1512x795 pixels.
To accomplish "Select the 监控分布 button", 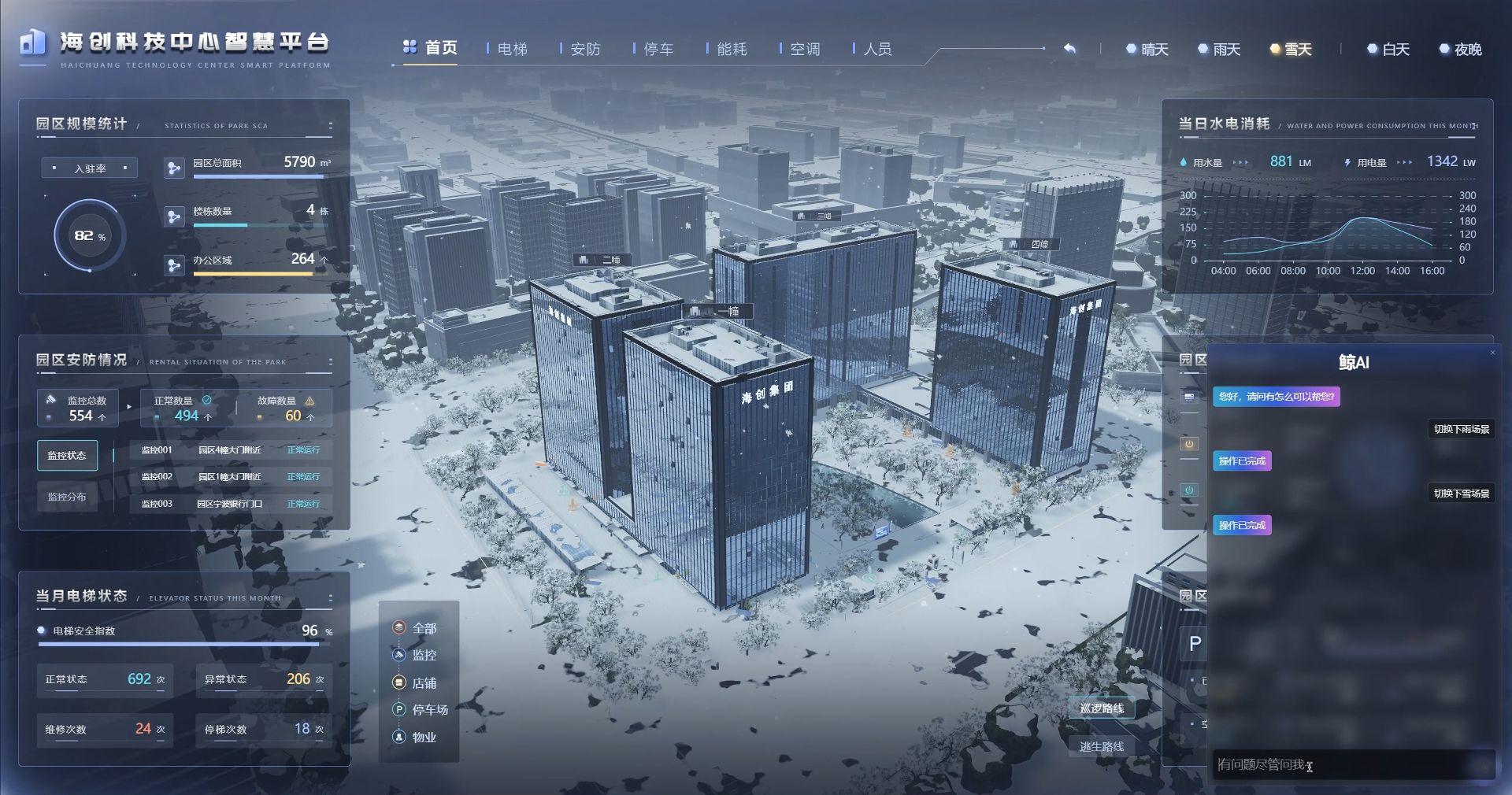I will click(67, 497).
